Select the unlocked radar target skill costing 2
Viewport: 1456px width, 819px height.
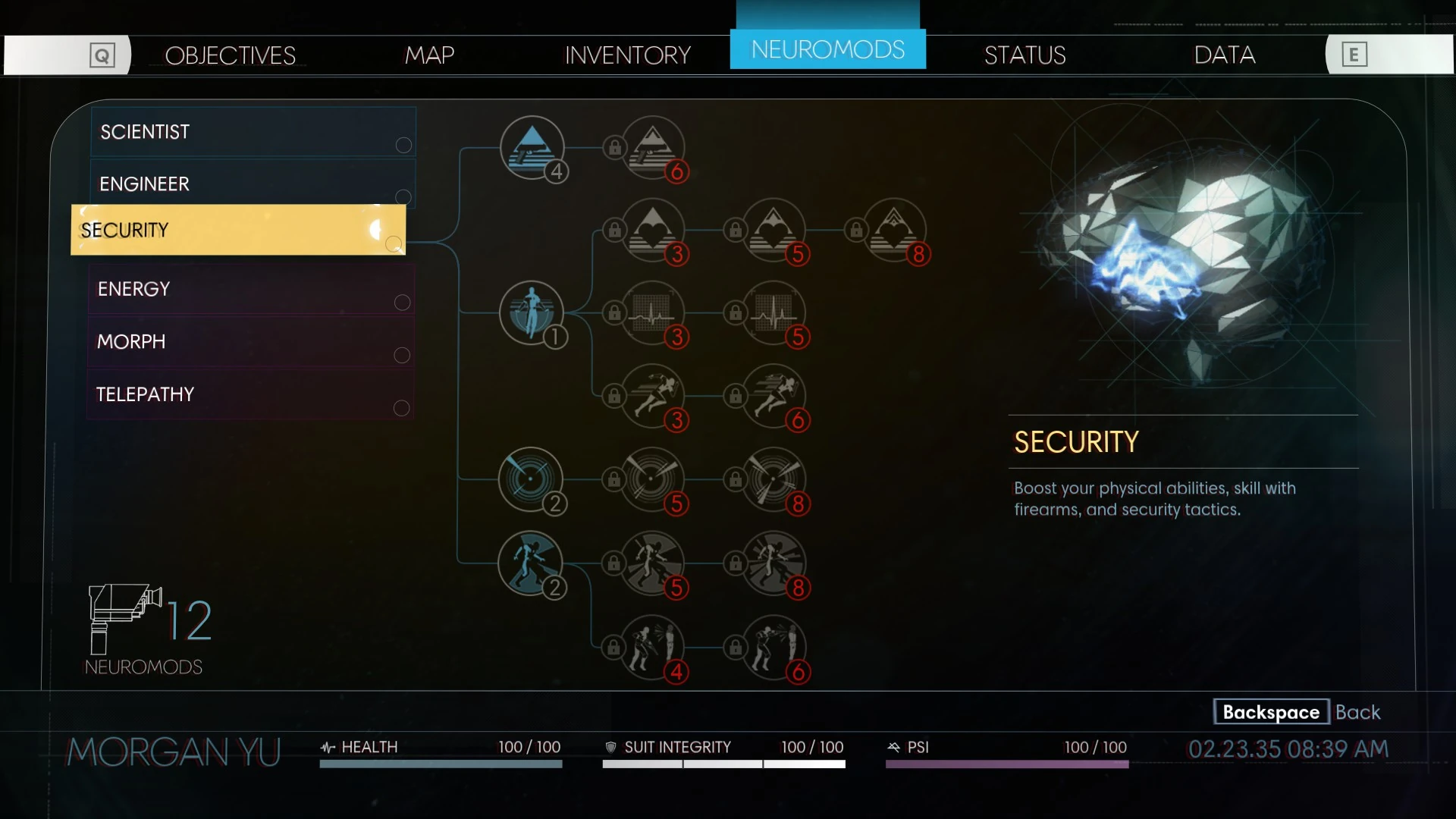click(x=530, y=479)
